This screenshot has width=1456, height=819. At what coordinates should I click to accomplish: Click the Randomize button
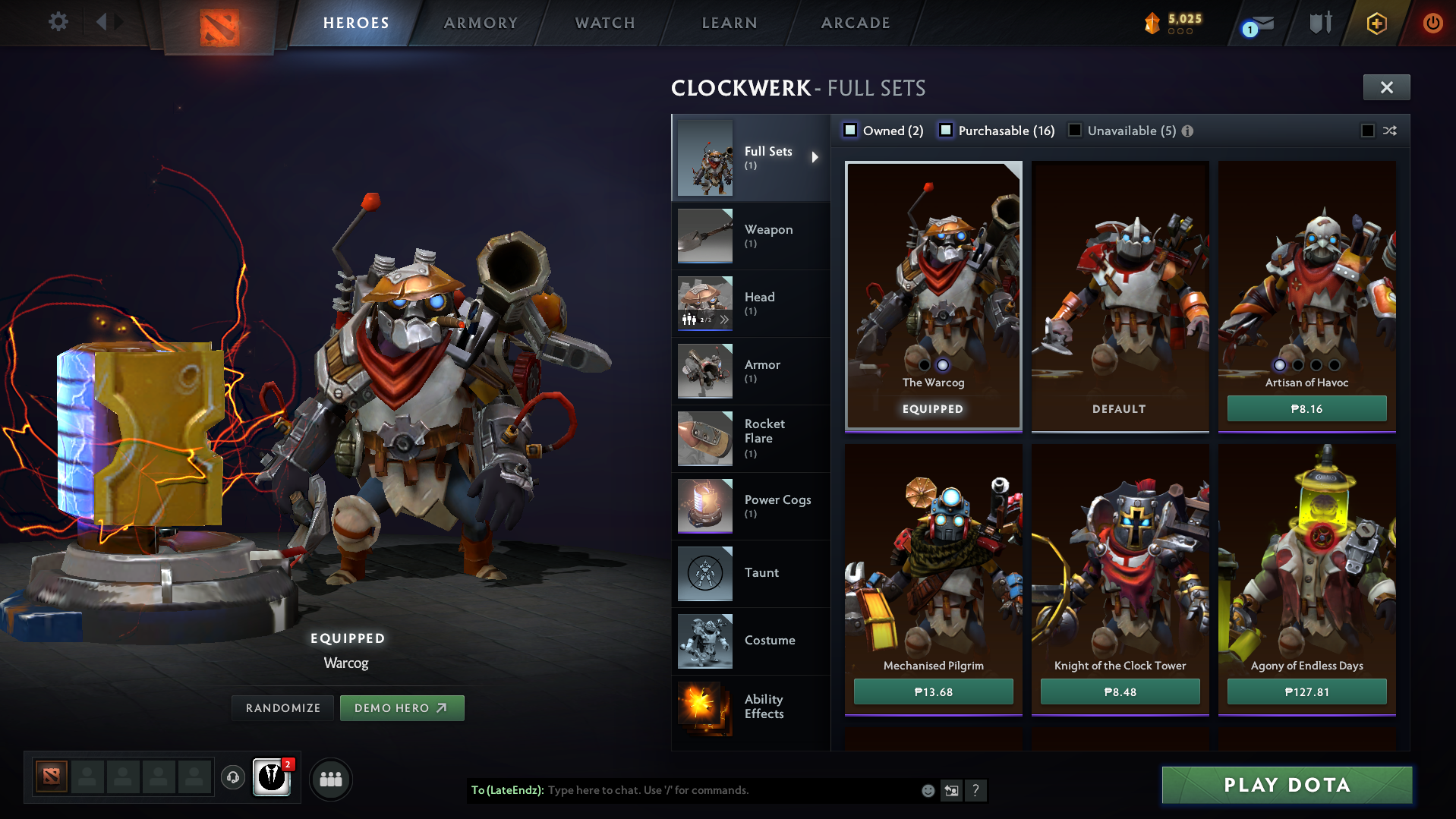coord(283,708)
